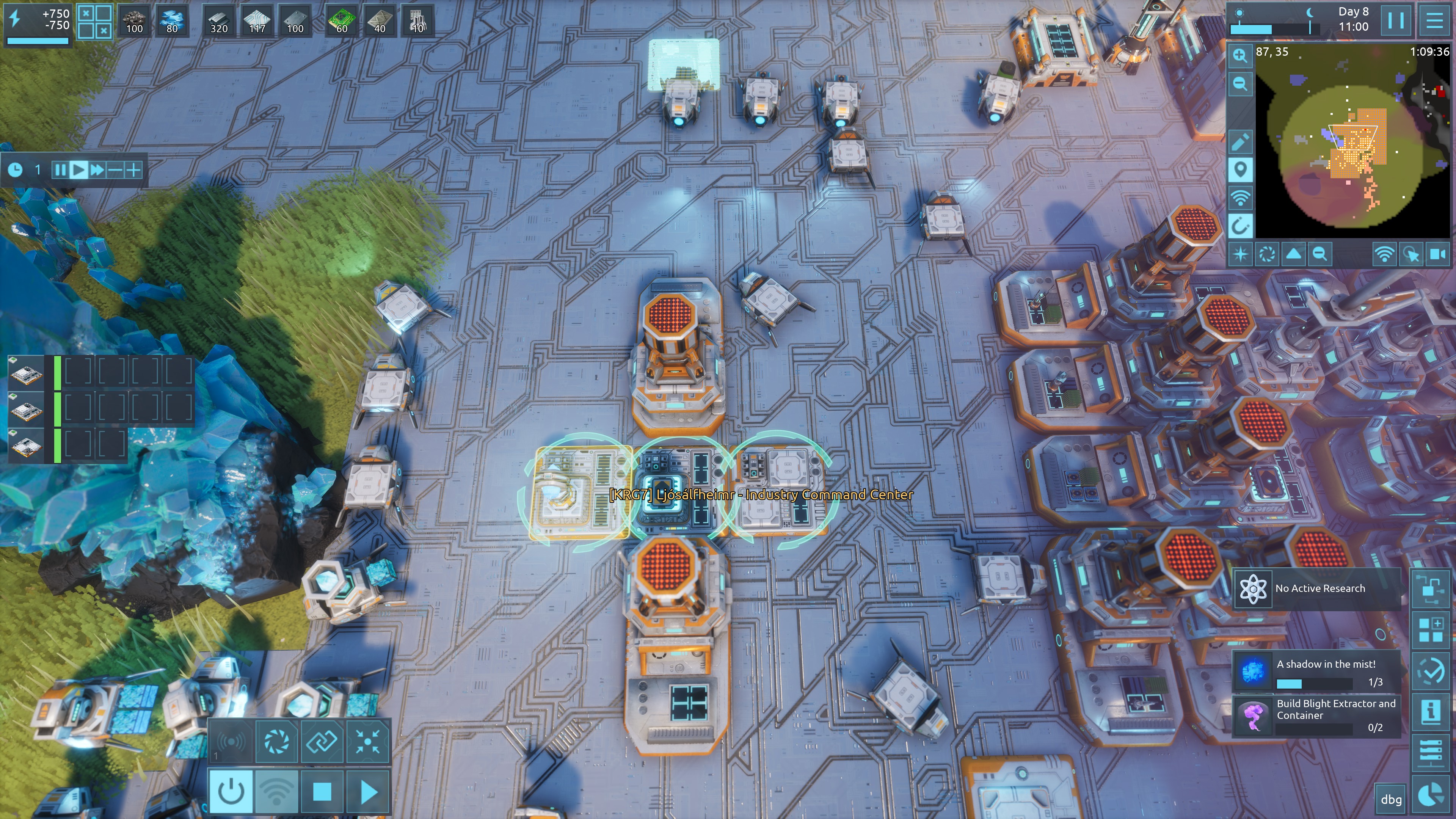Click the pause button beside the Day 8 clock

tap(1395, 20)
